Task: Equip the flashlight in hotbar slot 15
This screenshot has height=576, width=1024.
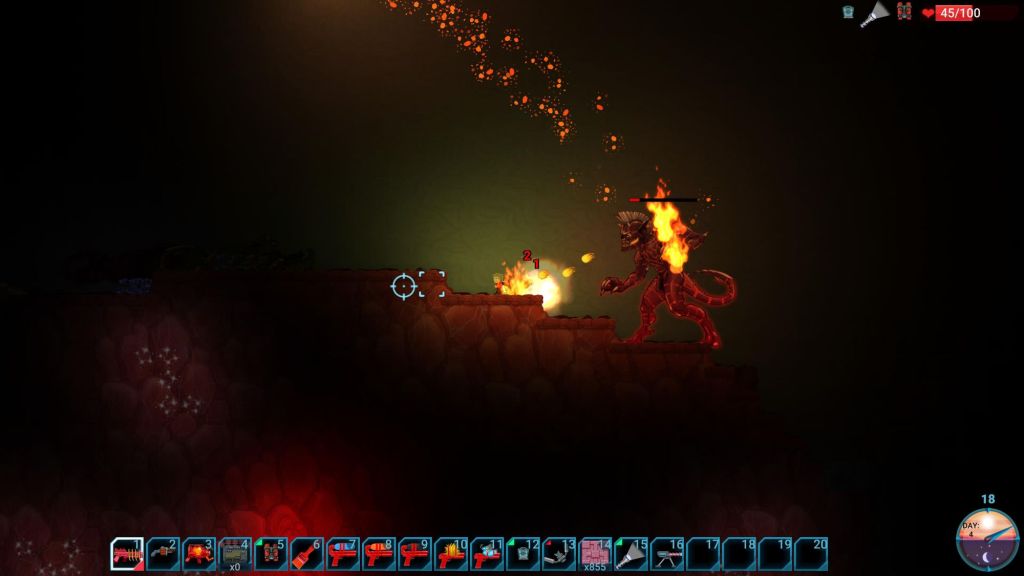Action: 631,554
